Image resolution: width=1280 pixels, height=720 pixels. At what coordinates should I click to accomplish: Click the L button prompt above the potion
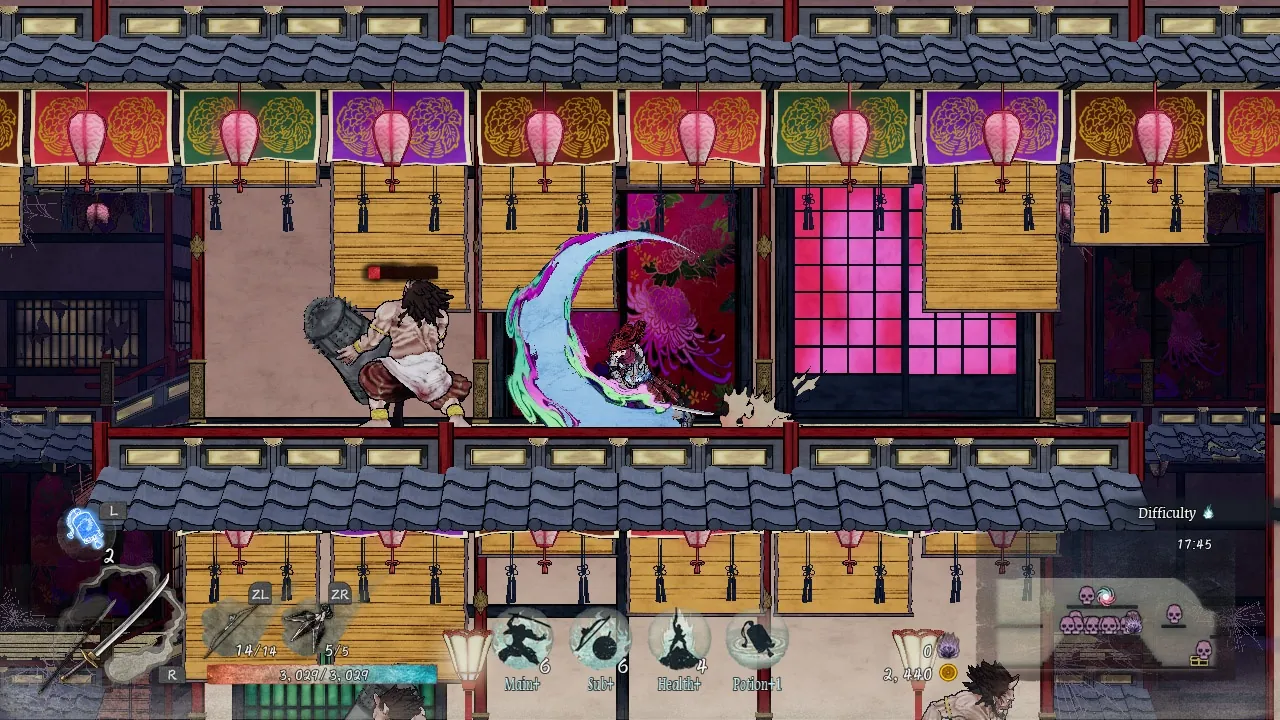coord(113,509)
